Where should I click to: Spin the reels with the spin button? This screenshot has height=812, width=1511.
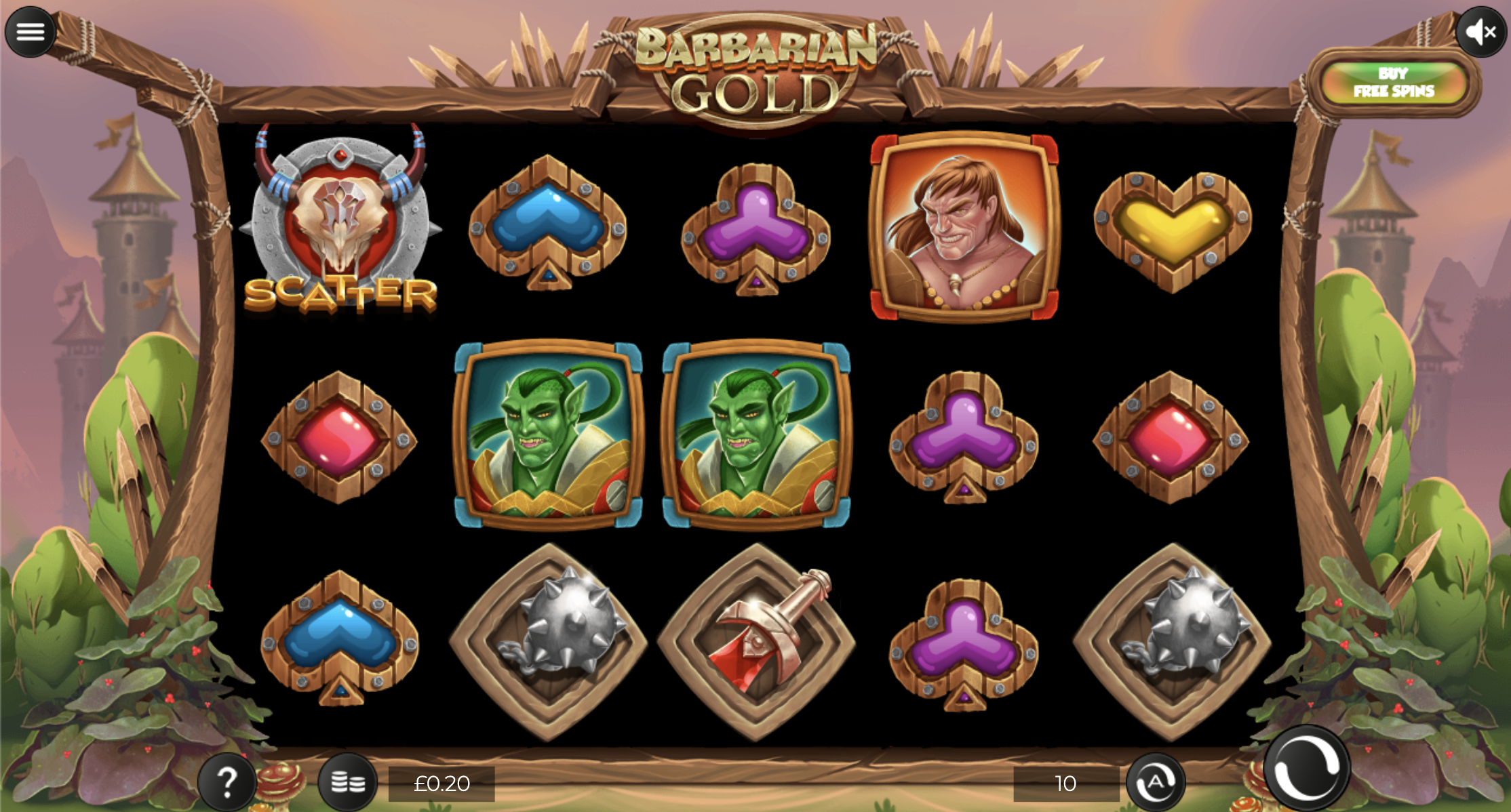pos(1306,767)
